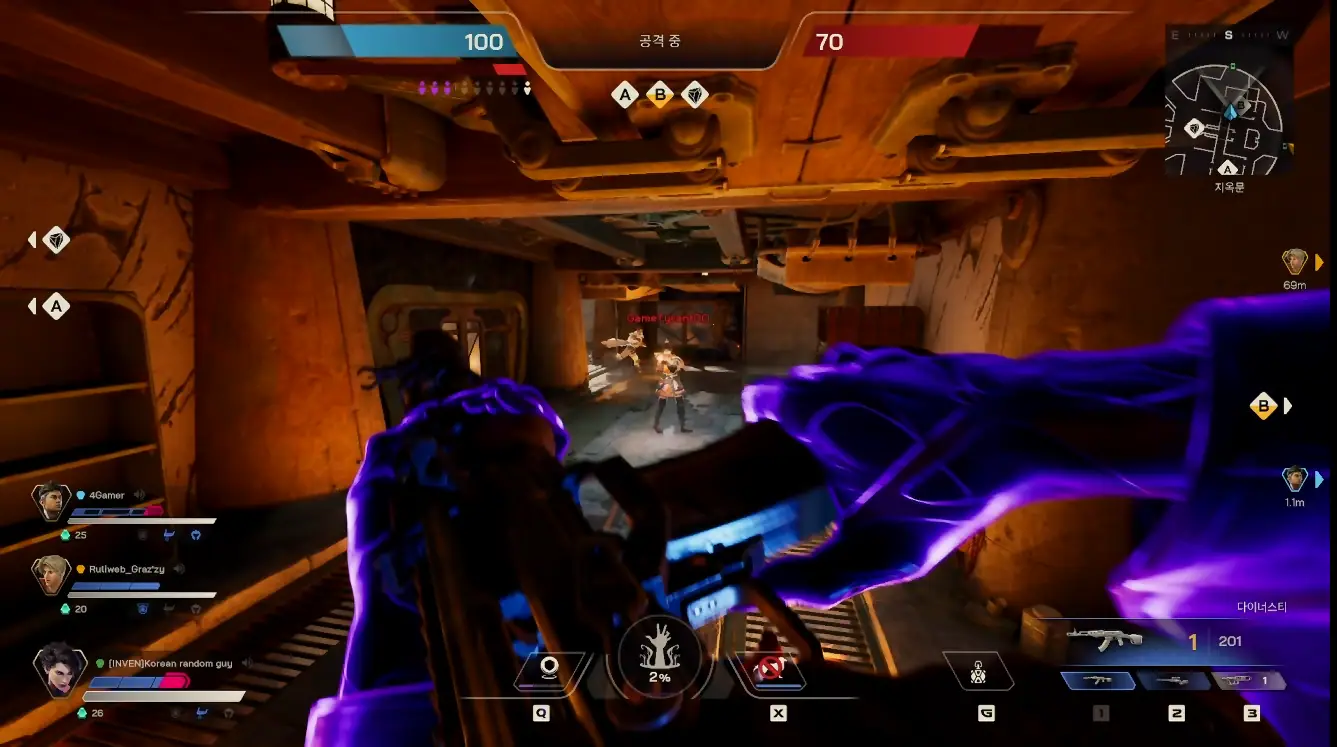Select the diamond gem objective icon in top bar
This screenshot has width=1337, height=747.
(694, 95)
